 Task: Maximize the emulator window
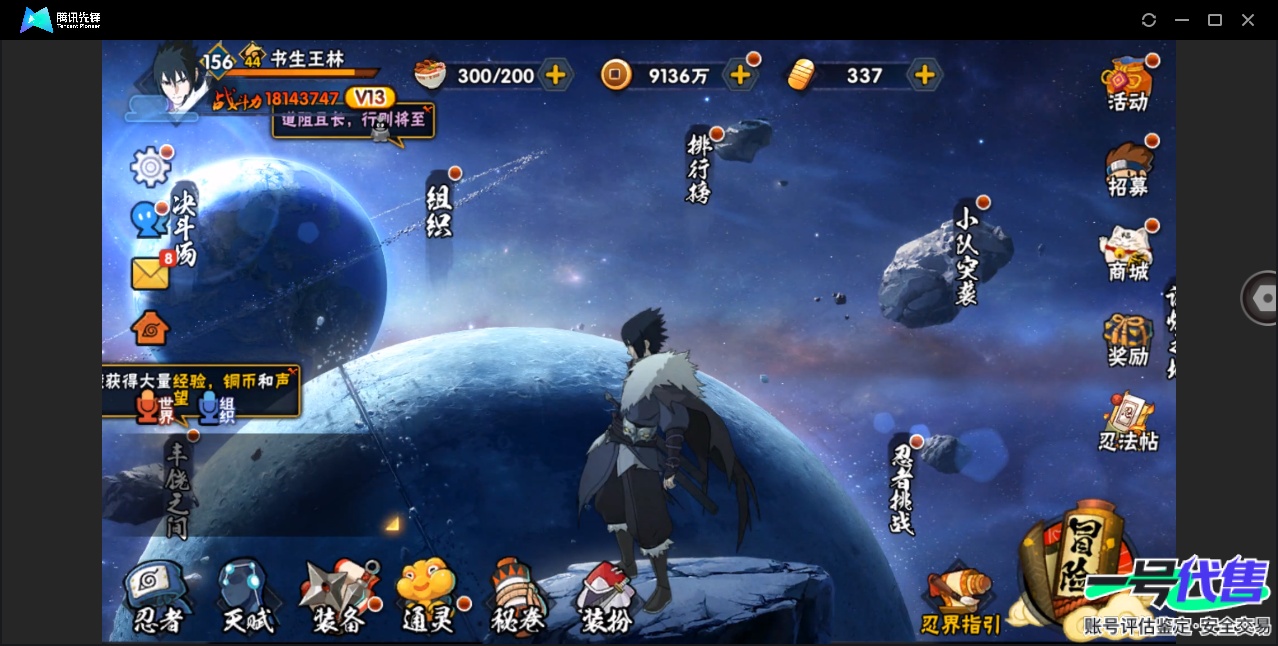(x=1215, y=20)
